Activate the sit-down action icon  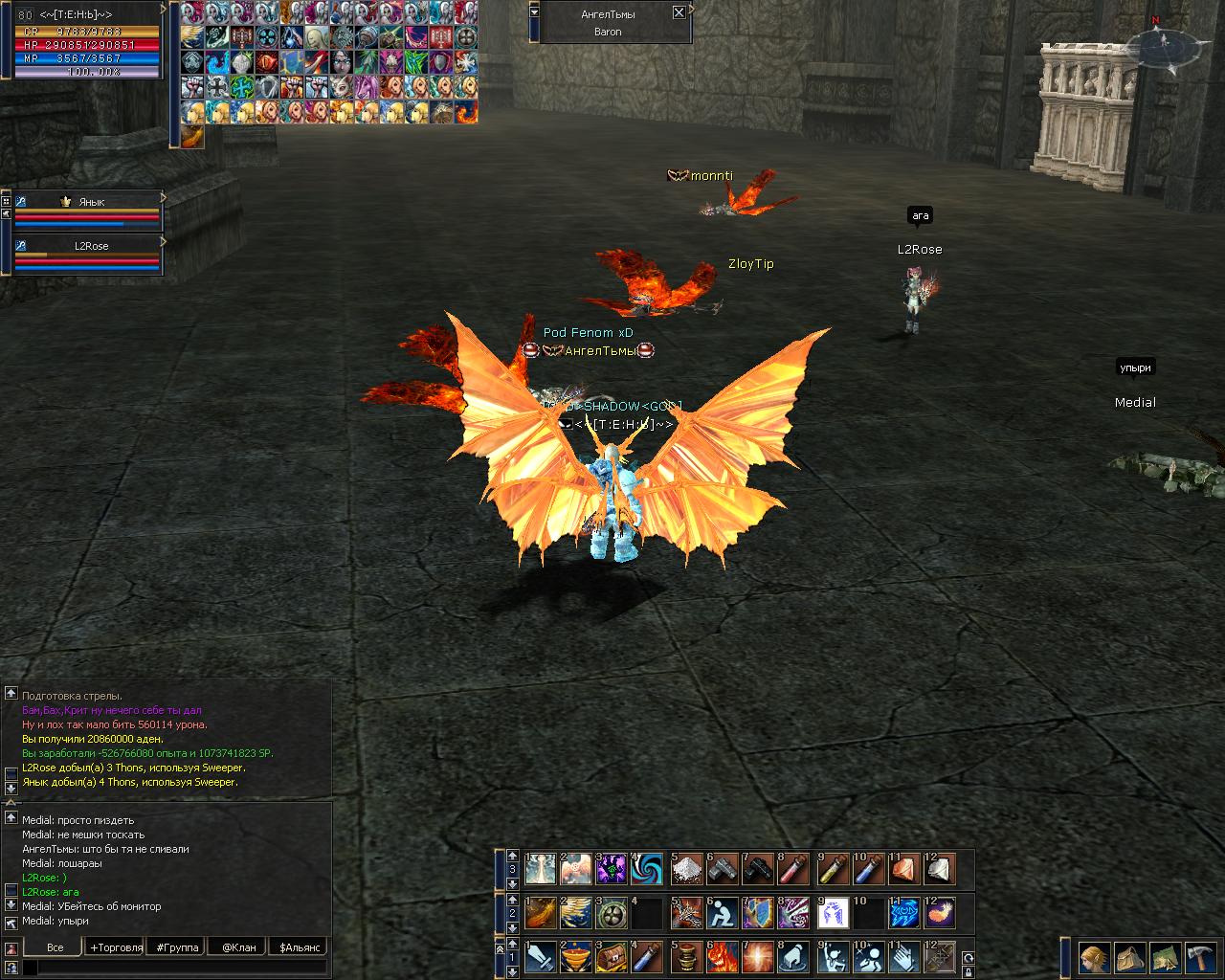[x=723, y=913]
